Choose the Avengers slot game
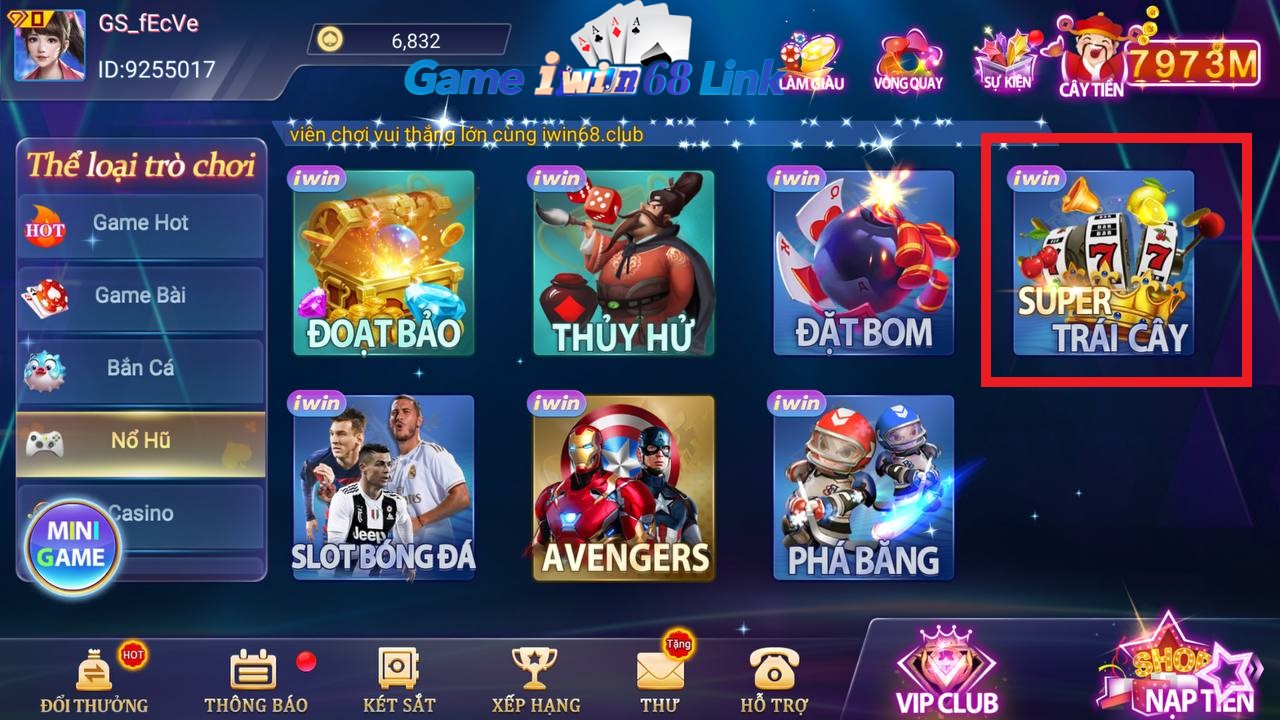The height and width of the screenshot is (720, 1280). coord(623,488)
